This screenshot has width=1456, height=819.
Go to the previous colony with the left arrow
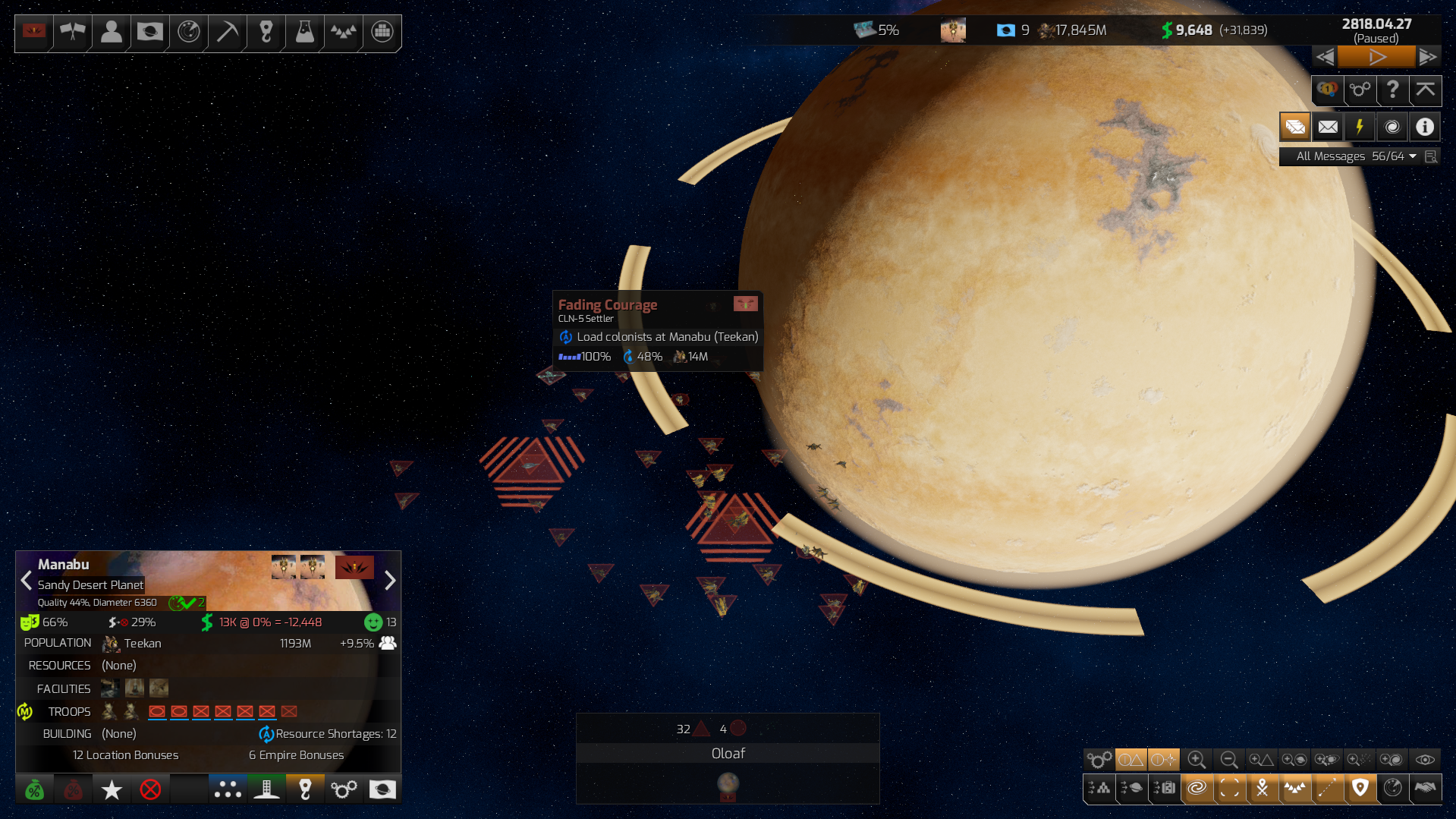pyautogui.click(x=27, y=581)
